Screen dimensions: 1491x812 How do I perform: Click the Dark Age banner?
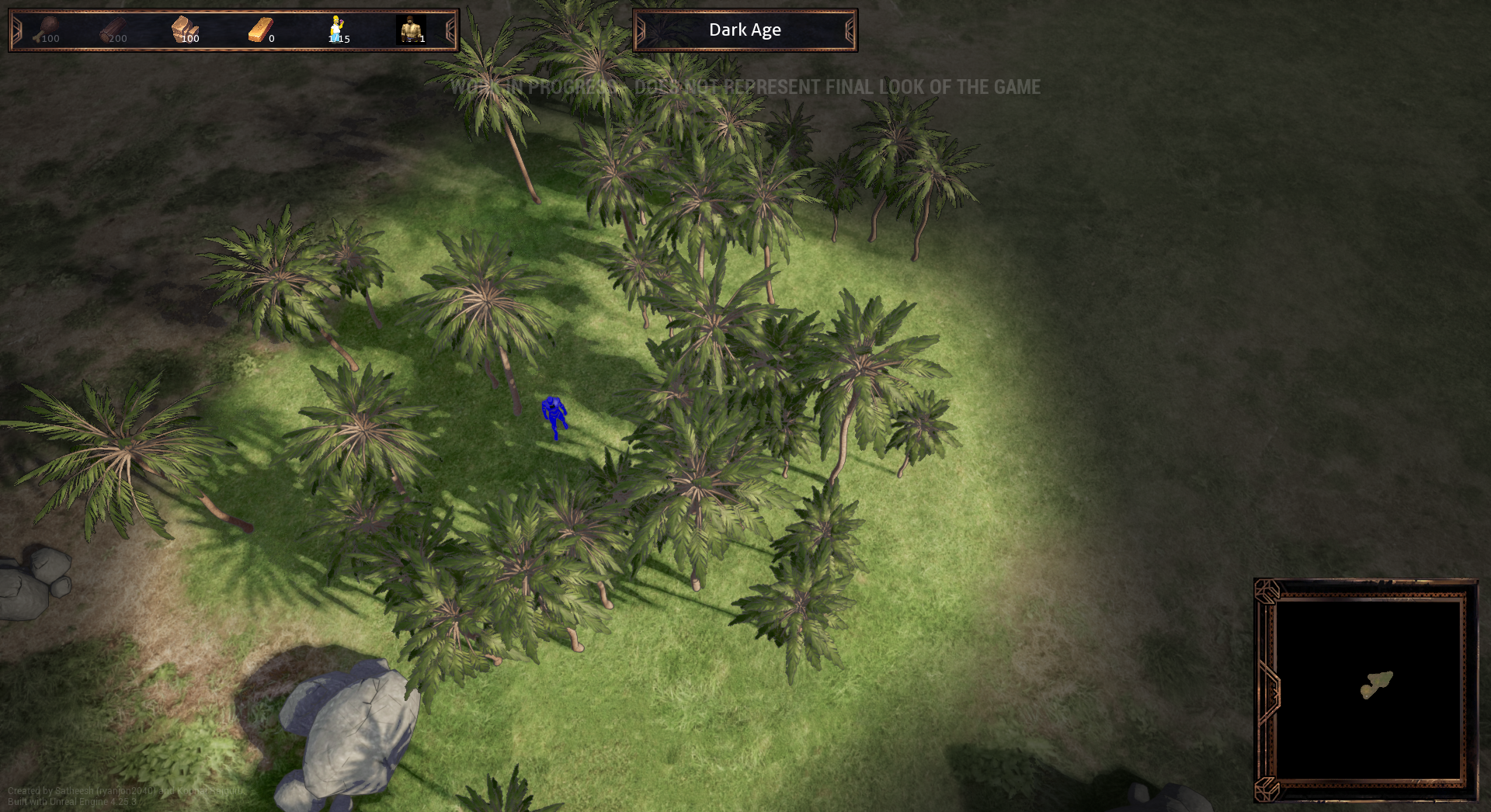[x=745, y=30]
